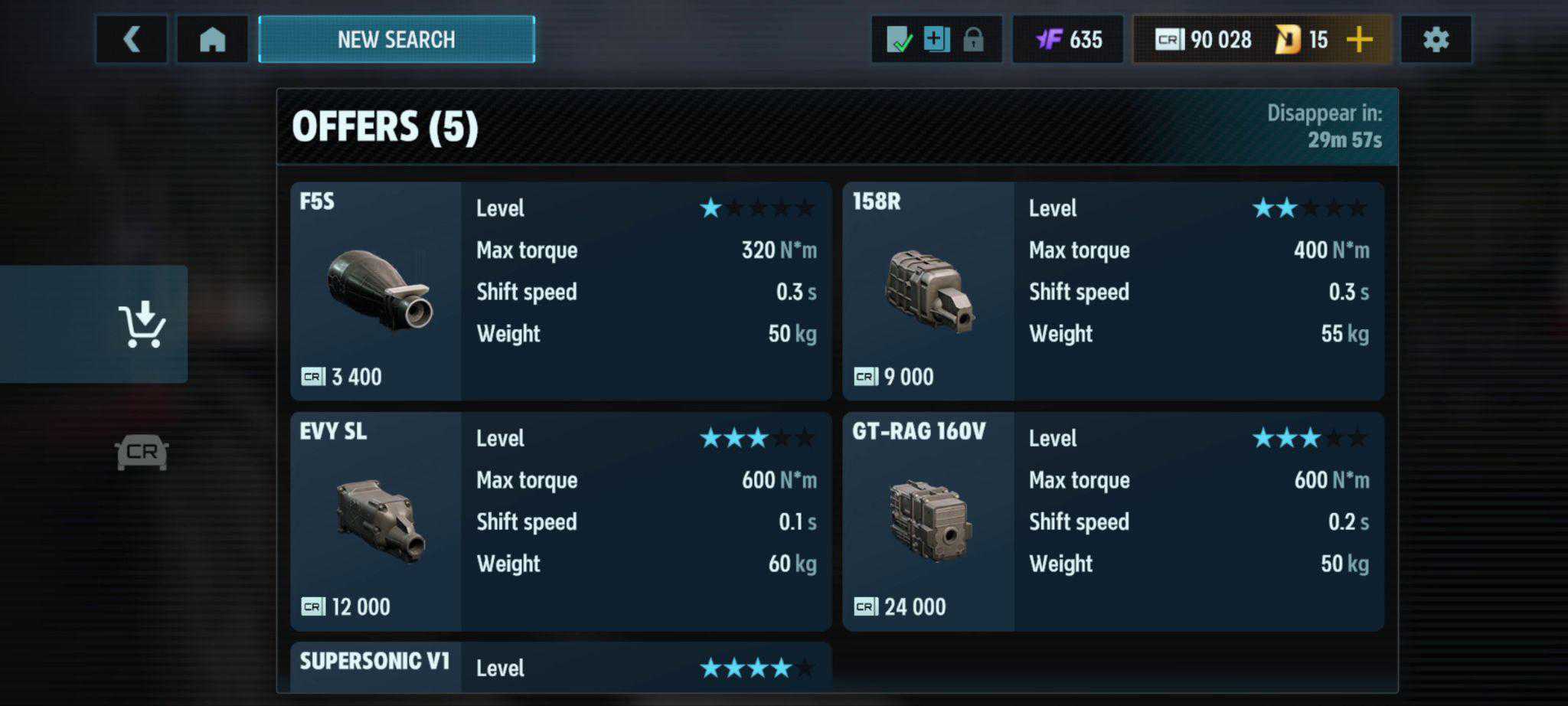Return to the home screen
Image resolution: width=1568 pixels, height=706 pixels.
click(212, 39)
